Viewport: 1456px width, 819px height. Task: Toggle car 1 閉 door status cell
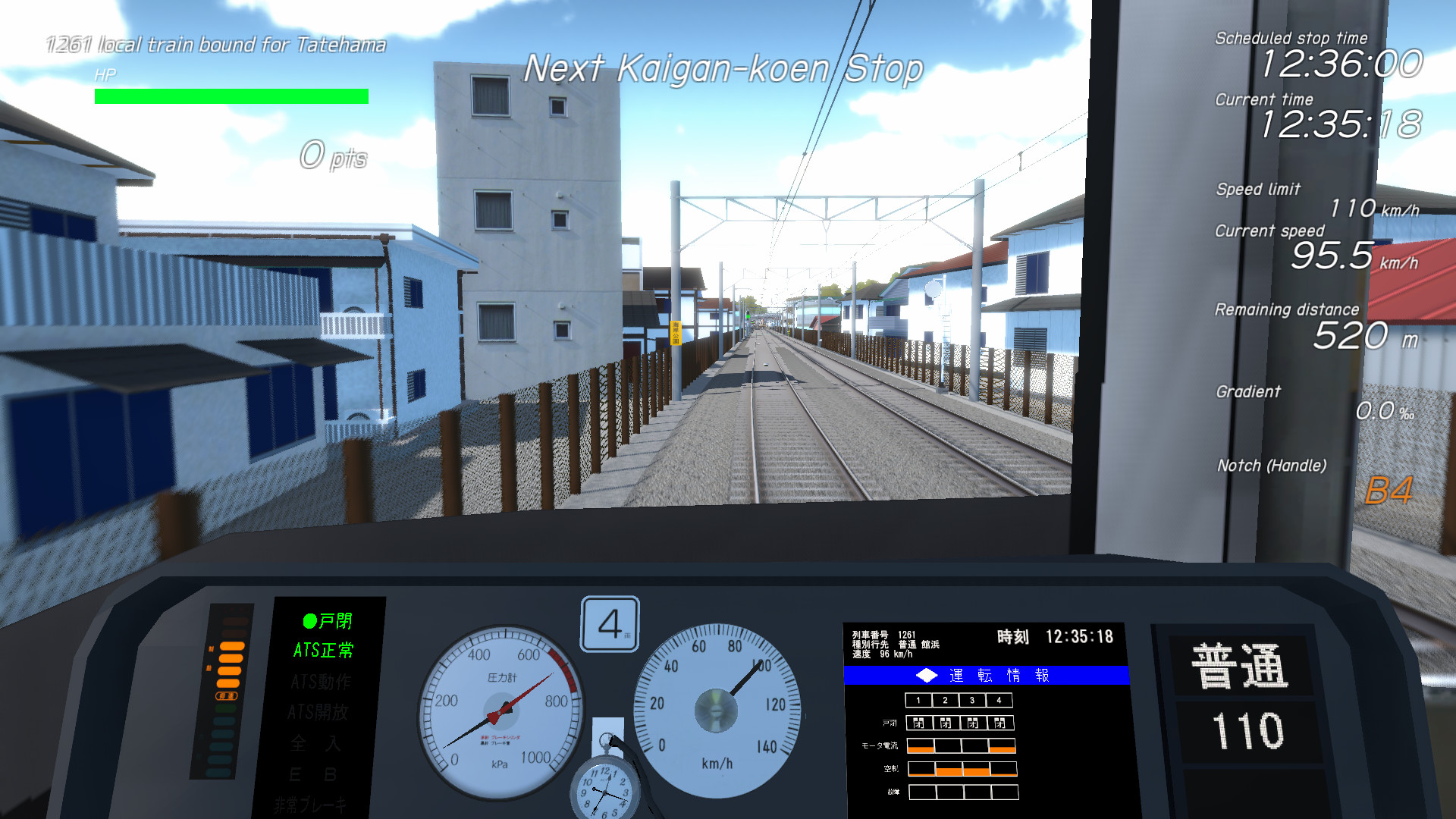coord(920,723)
